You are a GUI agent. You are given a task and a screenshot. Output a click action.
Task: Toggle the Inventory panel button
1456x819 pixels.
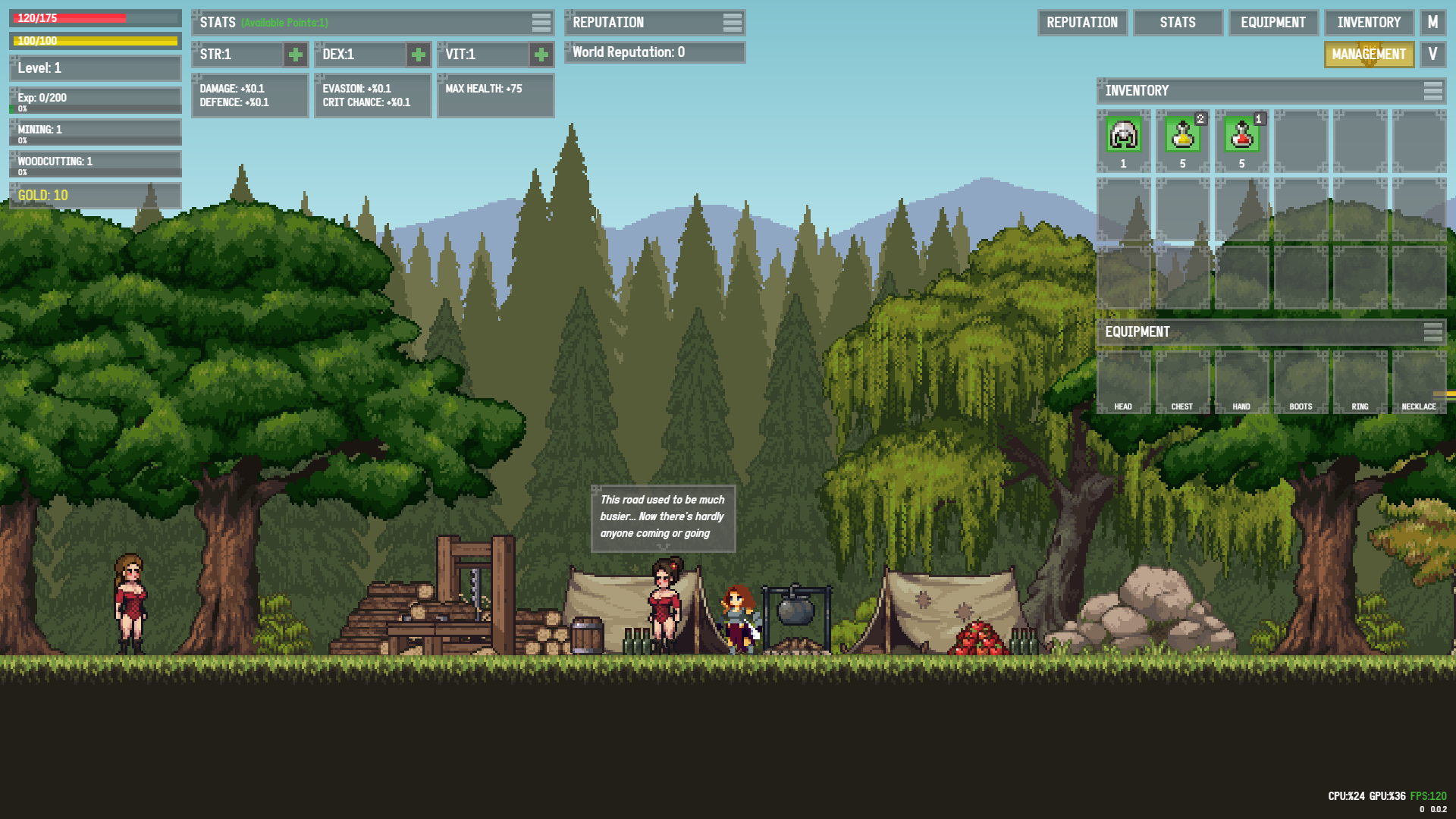(1369, 23)
